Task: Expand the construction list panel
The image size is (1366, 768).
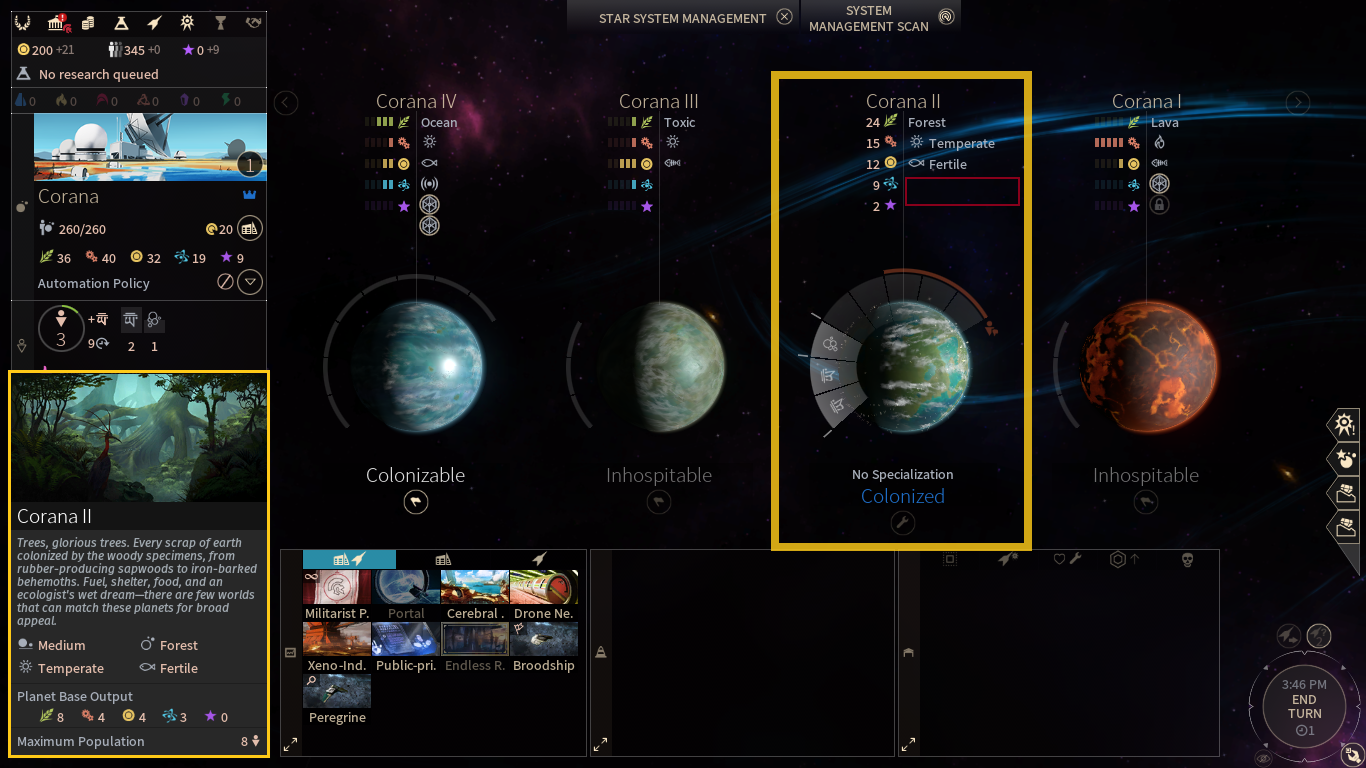Action: [x=291, y=744]
